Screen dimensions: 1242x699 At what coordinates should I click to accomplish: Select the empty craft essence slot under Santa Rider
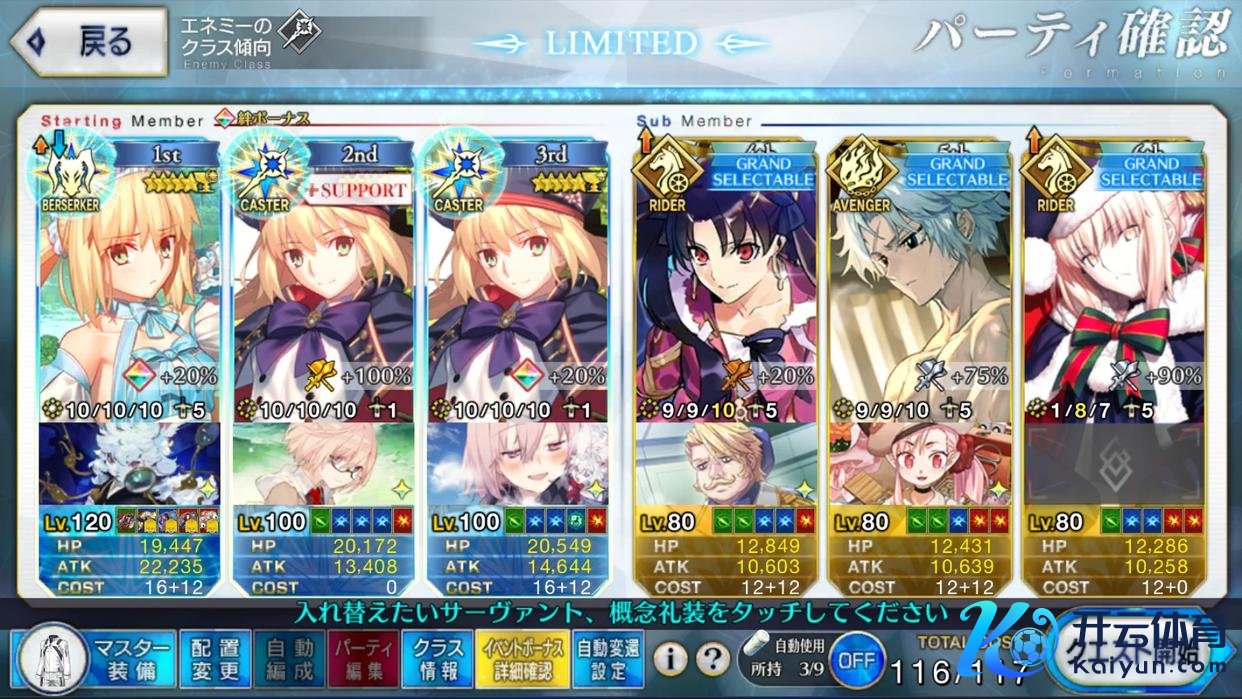1113,464
